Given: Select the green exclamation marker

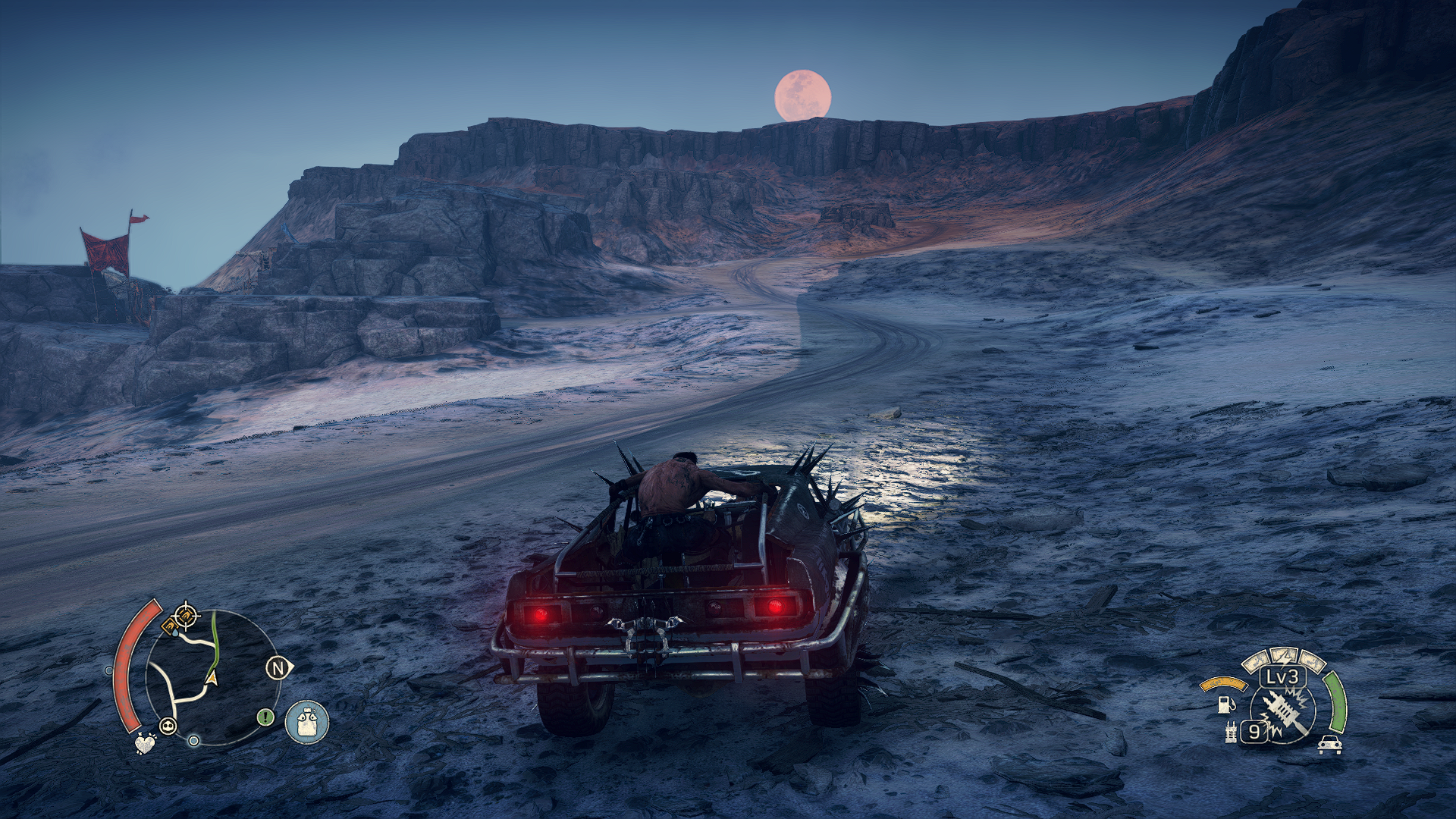Looking at the screenshot, I should coord(265,717).
